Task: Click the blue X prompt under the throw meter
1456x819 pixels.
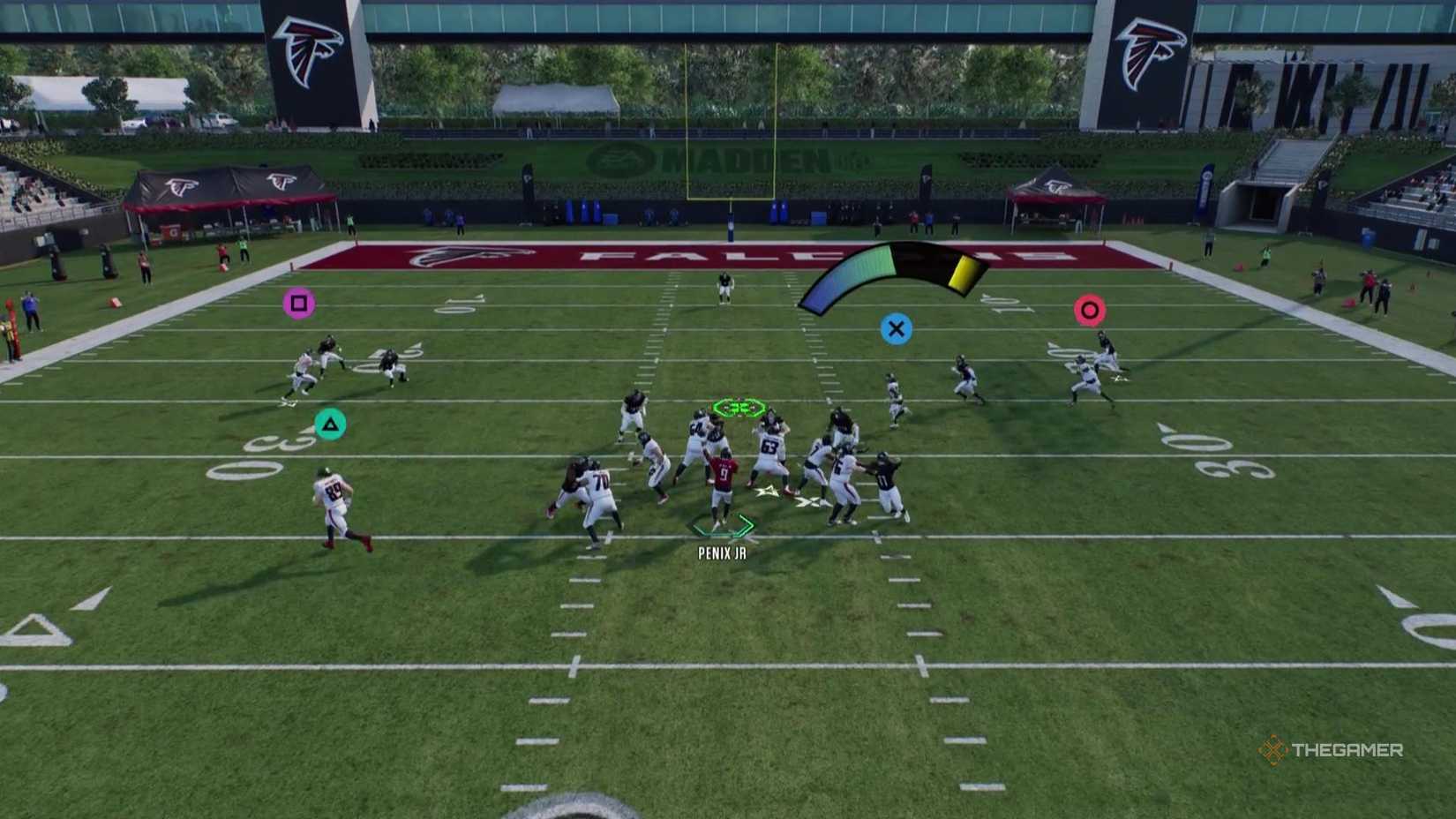Action: point(897,329)
